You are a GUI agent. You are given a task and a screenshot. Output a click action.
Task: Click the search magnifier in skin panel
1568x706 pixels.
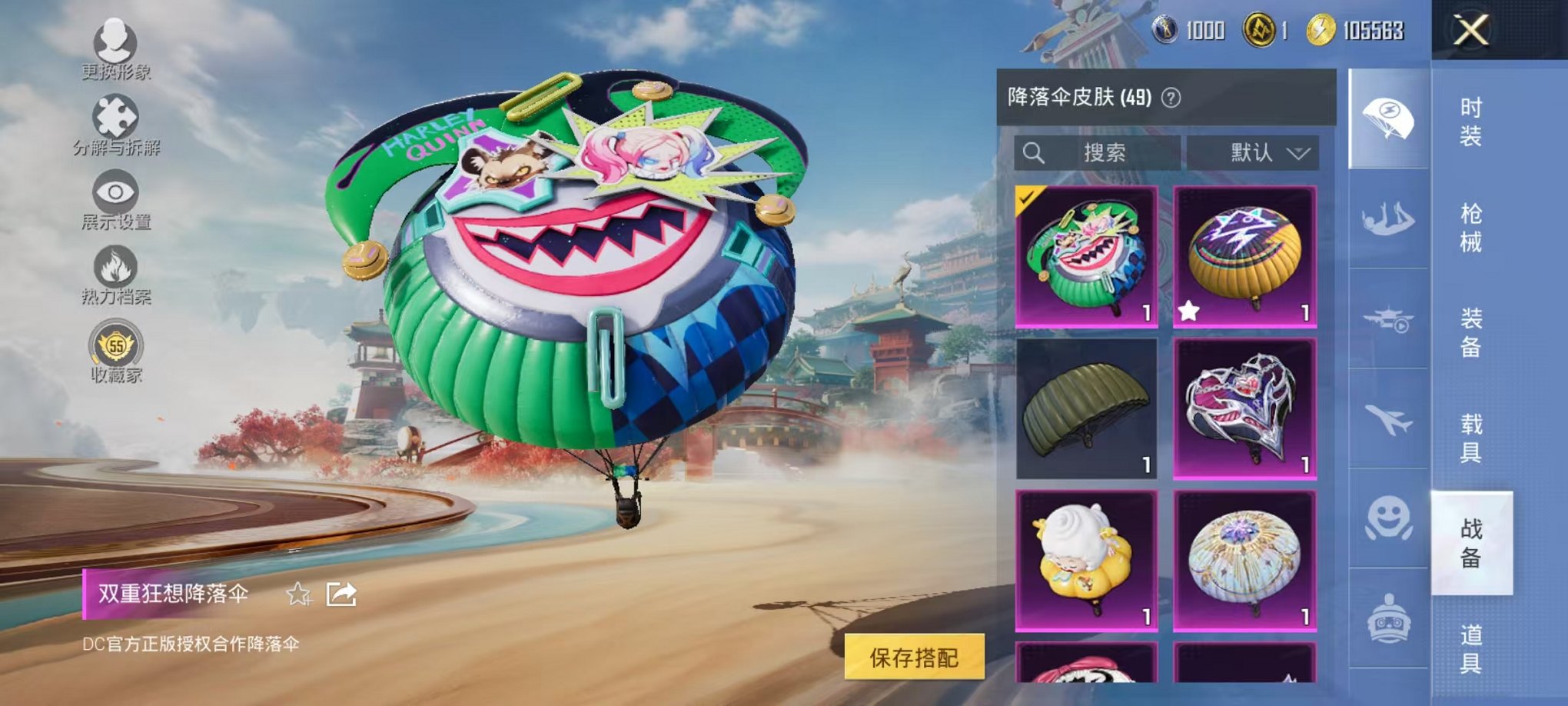(1034, 151)
